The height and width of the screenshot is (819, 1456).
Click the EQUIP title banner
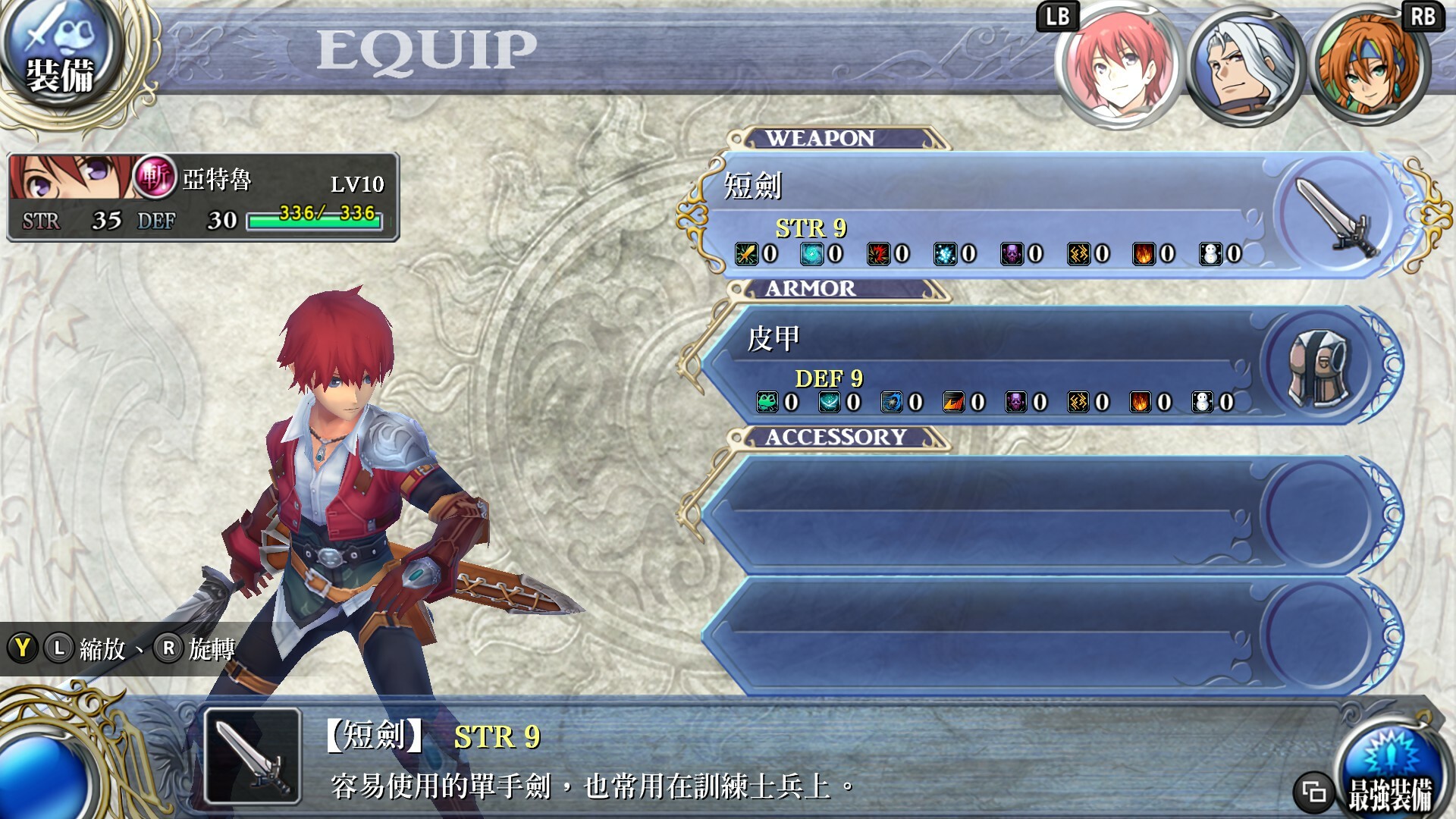pos(425,49)
